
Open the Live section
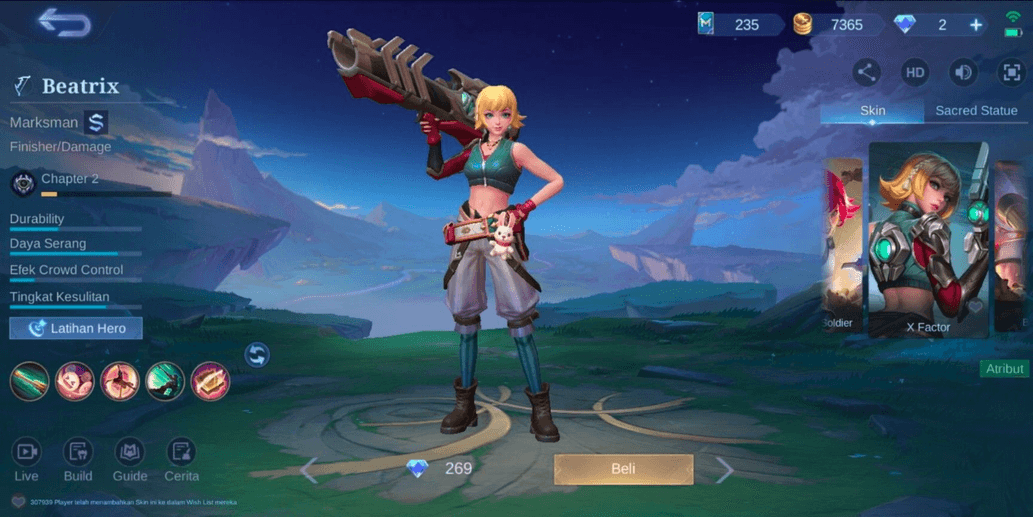(26, 460)
